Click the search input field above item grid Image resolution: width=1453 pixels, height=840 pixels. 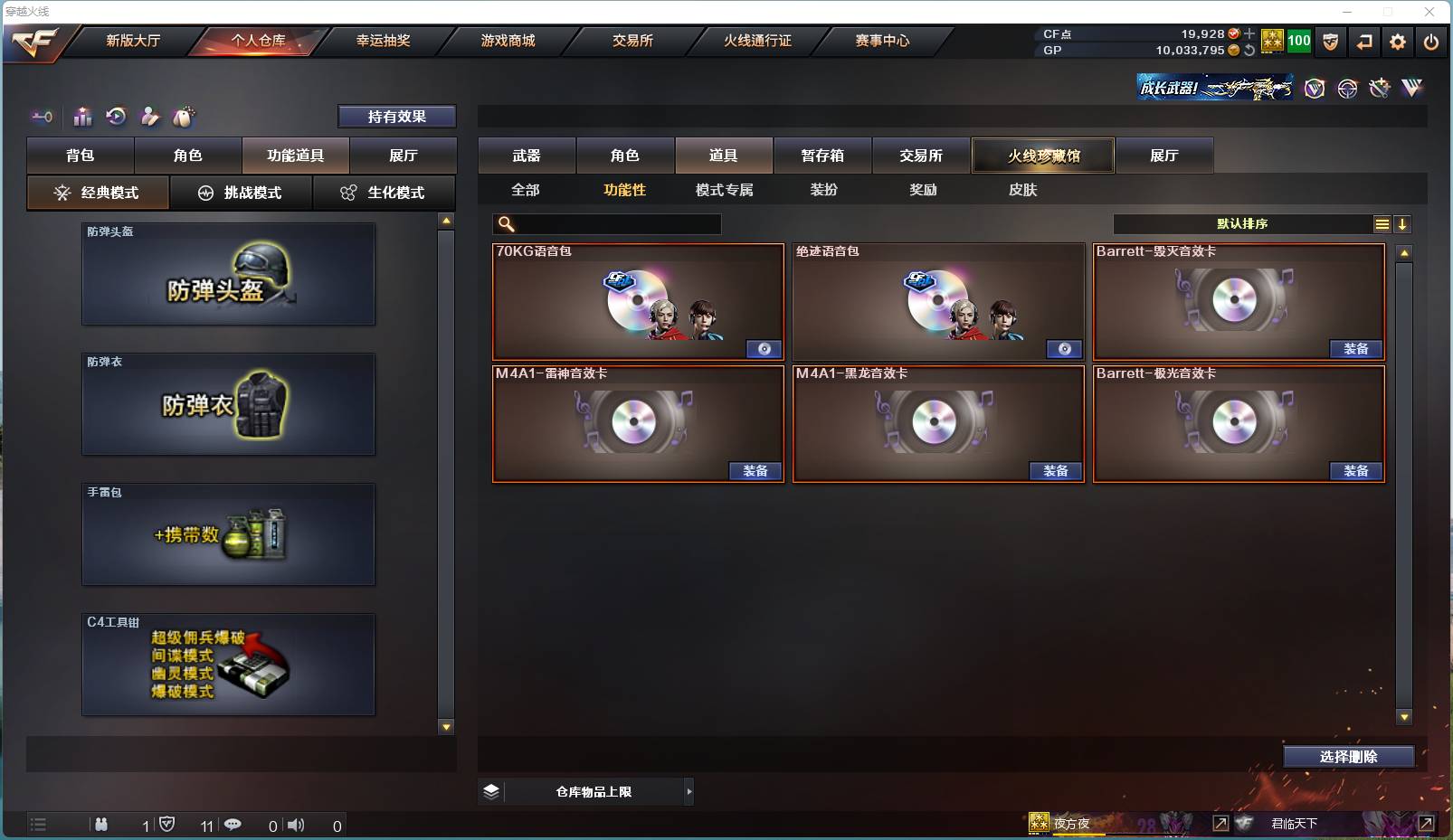point(606,222)
